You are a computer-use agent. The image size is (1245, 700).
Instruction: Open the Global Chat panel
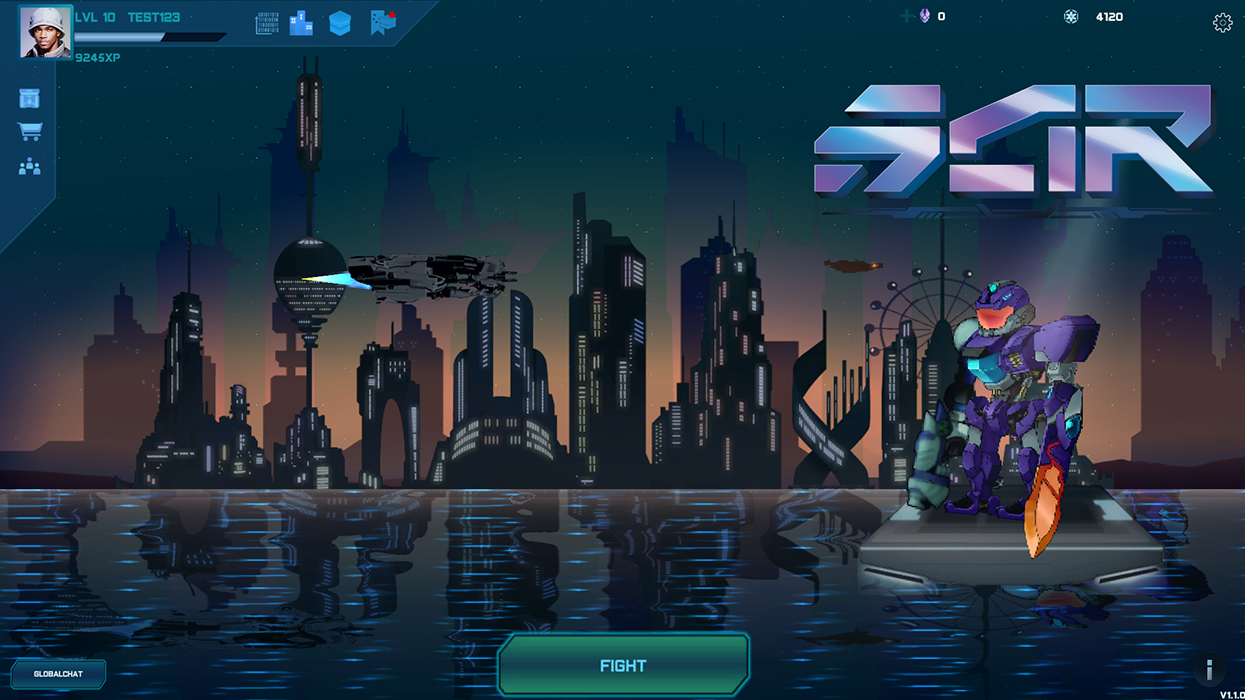click(x=58, y=674)
